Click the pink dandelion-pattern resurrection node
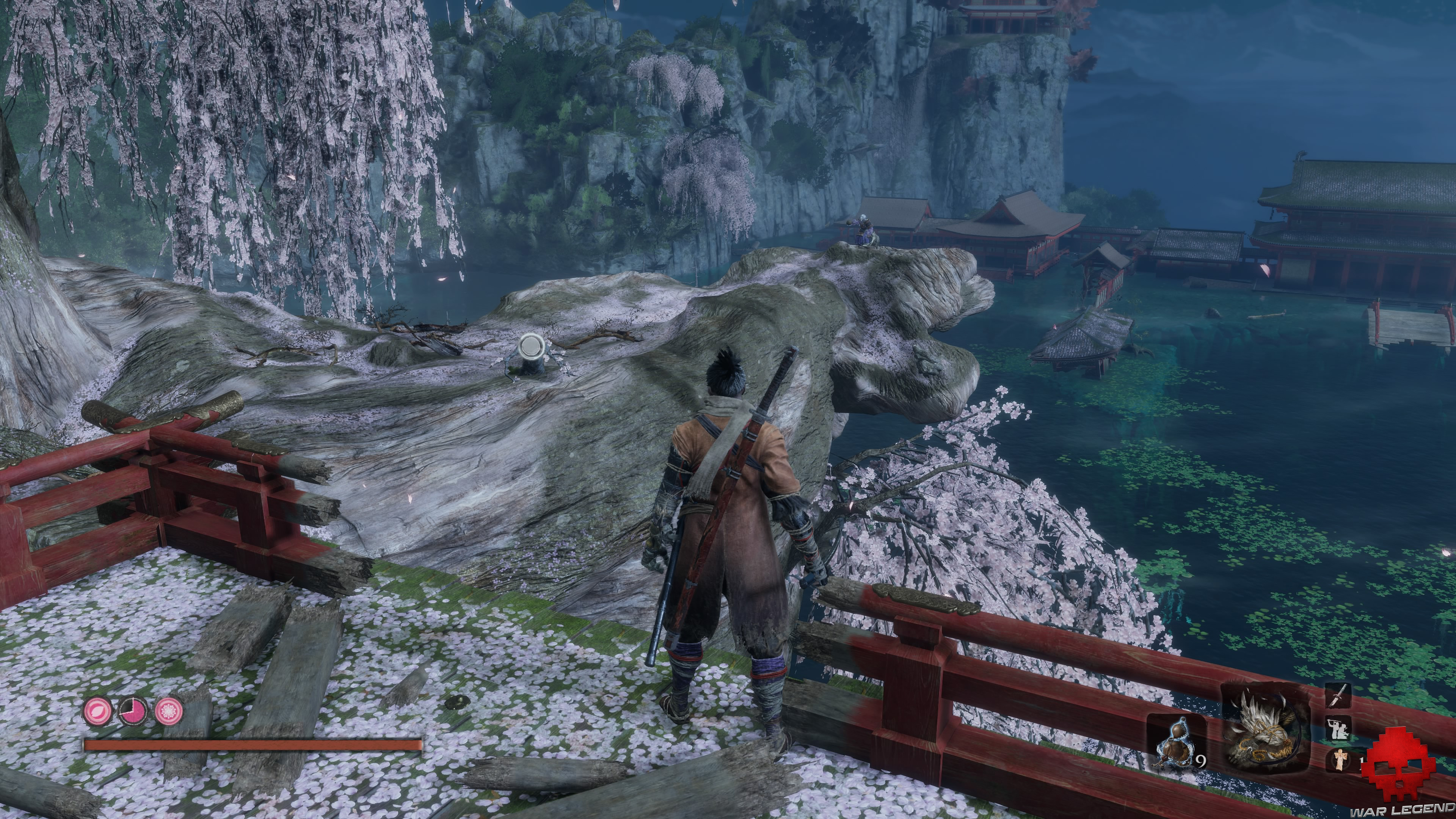 tap(169, 711)
